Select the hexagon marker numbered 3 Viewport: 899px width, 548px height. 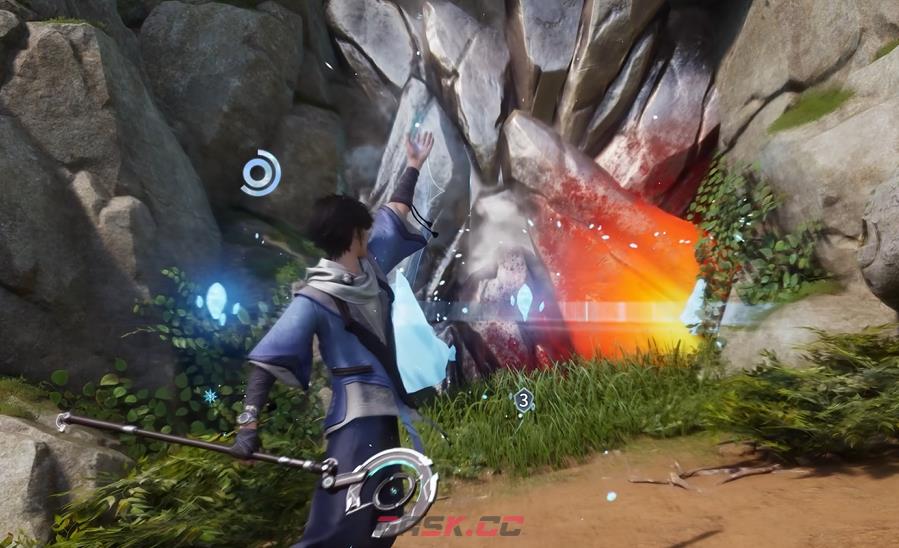click(523, 401)
